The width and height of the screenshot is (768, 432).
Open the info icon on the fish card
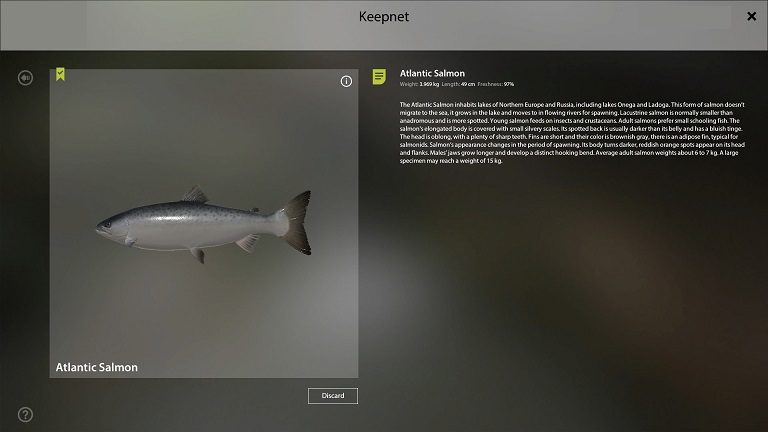click(346, 81)
